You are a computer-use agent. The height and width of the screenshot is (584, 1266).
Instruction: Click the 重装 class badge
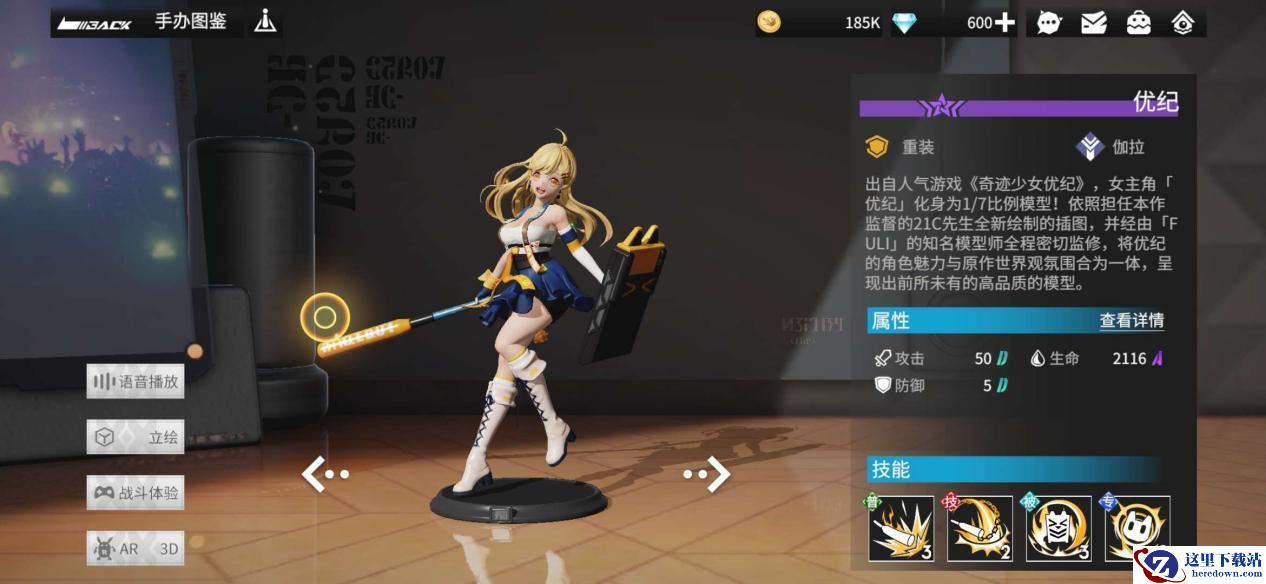pos(901,148)
